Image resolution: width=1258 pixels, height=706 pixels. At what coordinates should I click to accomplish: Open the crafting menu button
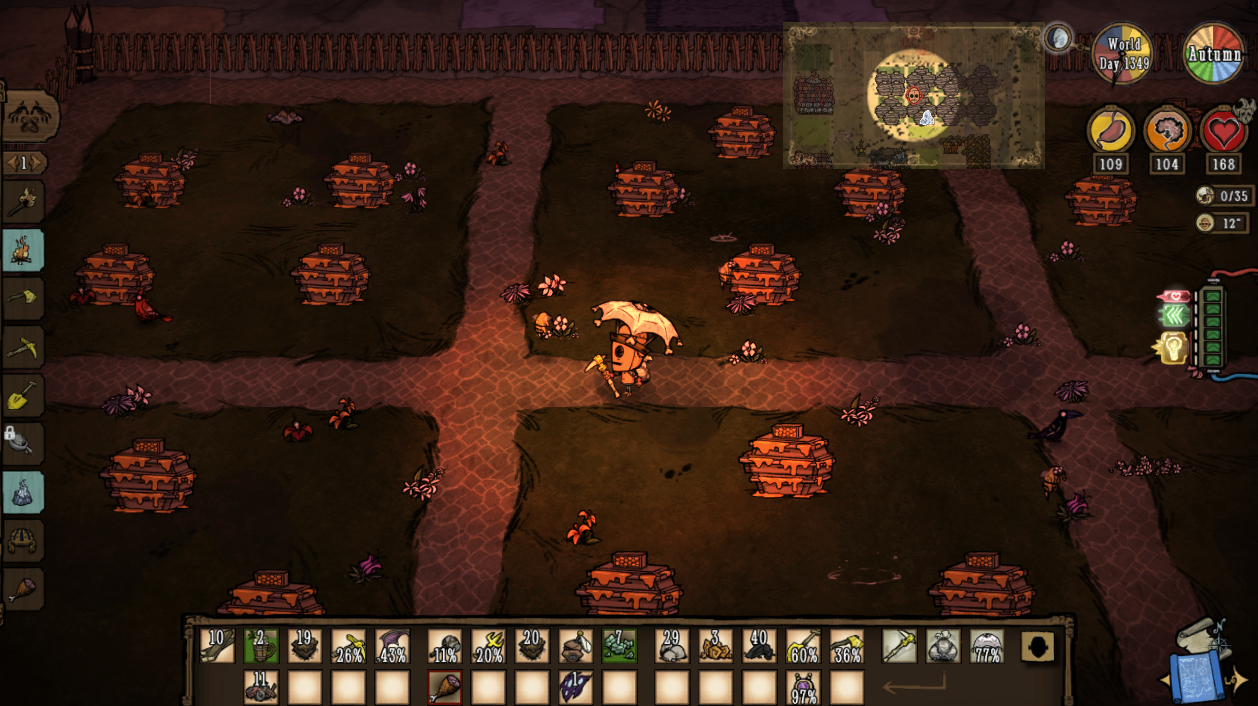tap(29, 116)
